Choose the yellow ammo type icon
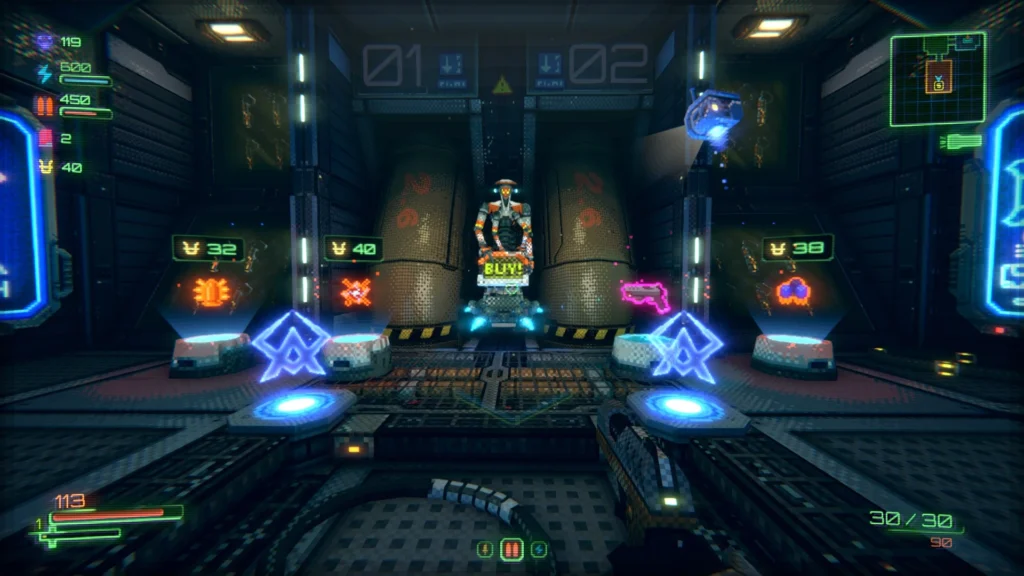The image size is (1024, 576). tap(485, 550)
